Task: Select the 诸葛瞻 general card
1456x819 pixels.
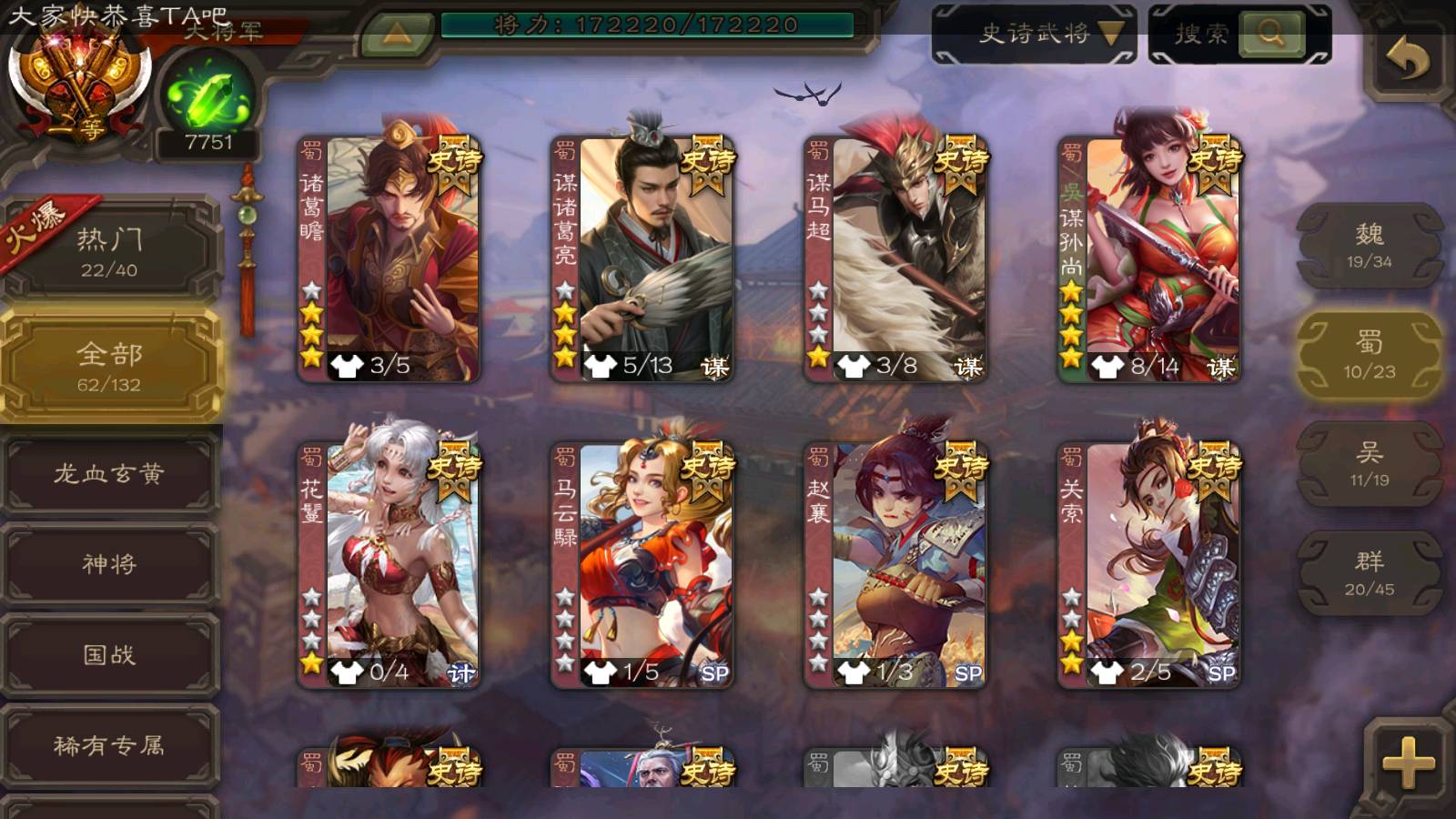Action: pos(389,259)
